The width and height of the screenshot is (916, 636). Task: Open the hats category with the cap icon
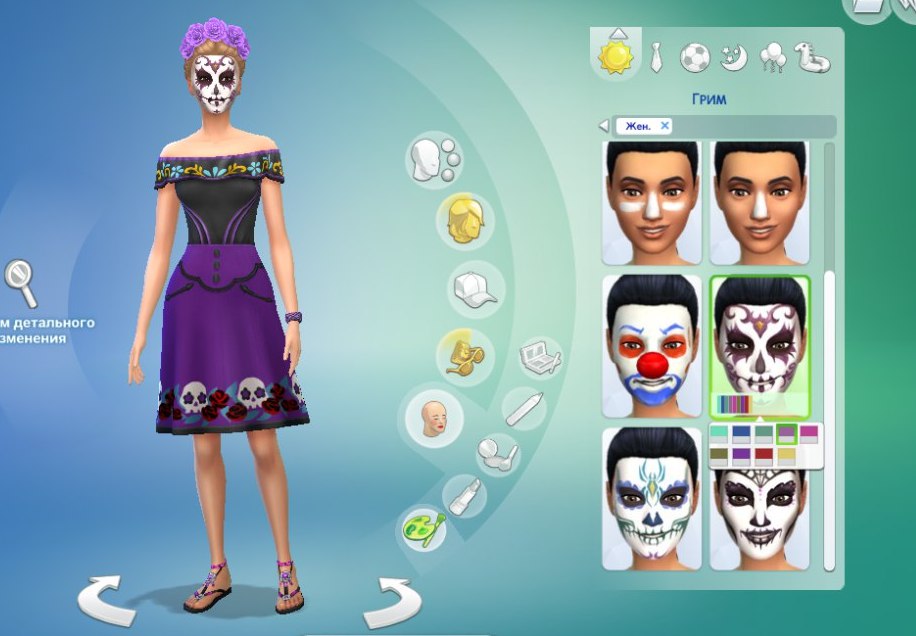(474, 288)
